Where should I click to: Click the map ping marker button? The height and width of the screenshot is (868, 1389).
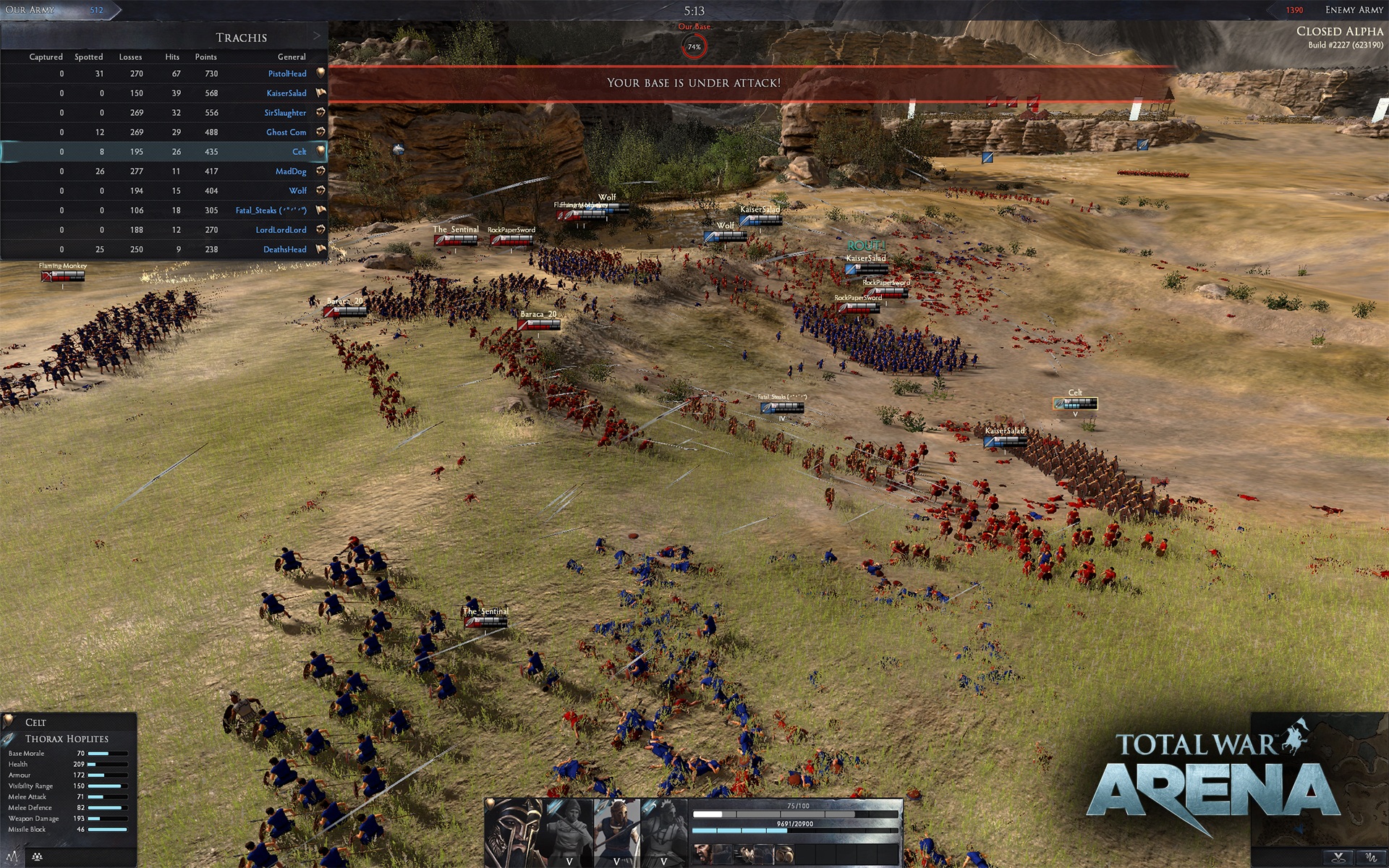(1339, 859)
